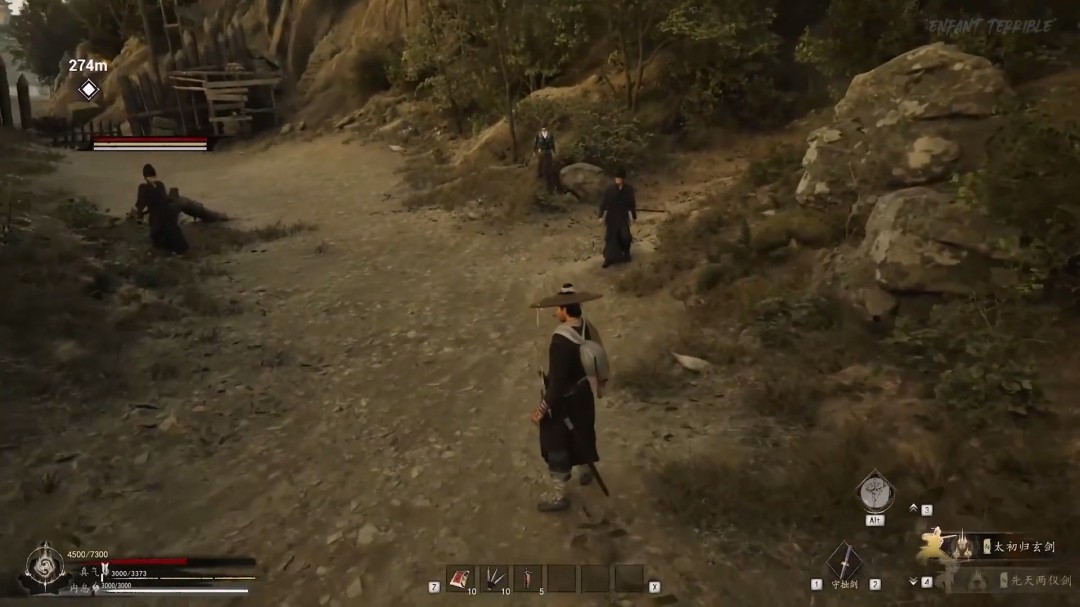Click the swirl character emblem portrait
Viewport: 1080px width, 607px height.
click(x=45, y=567)
